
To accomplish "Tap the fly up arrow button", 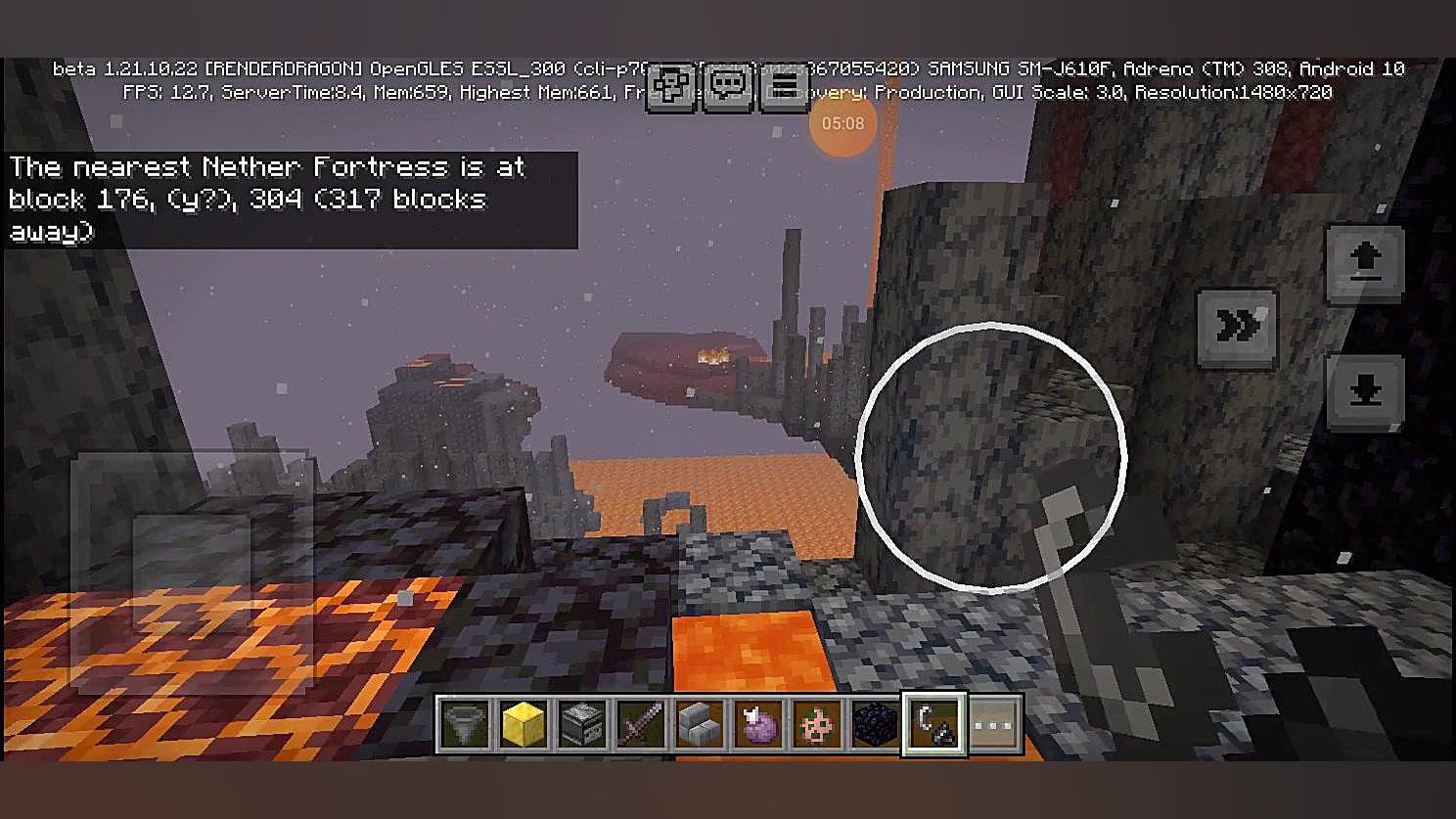I will 1365,262.
